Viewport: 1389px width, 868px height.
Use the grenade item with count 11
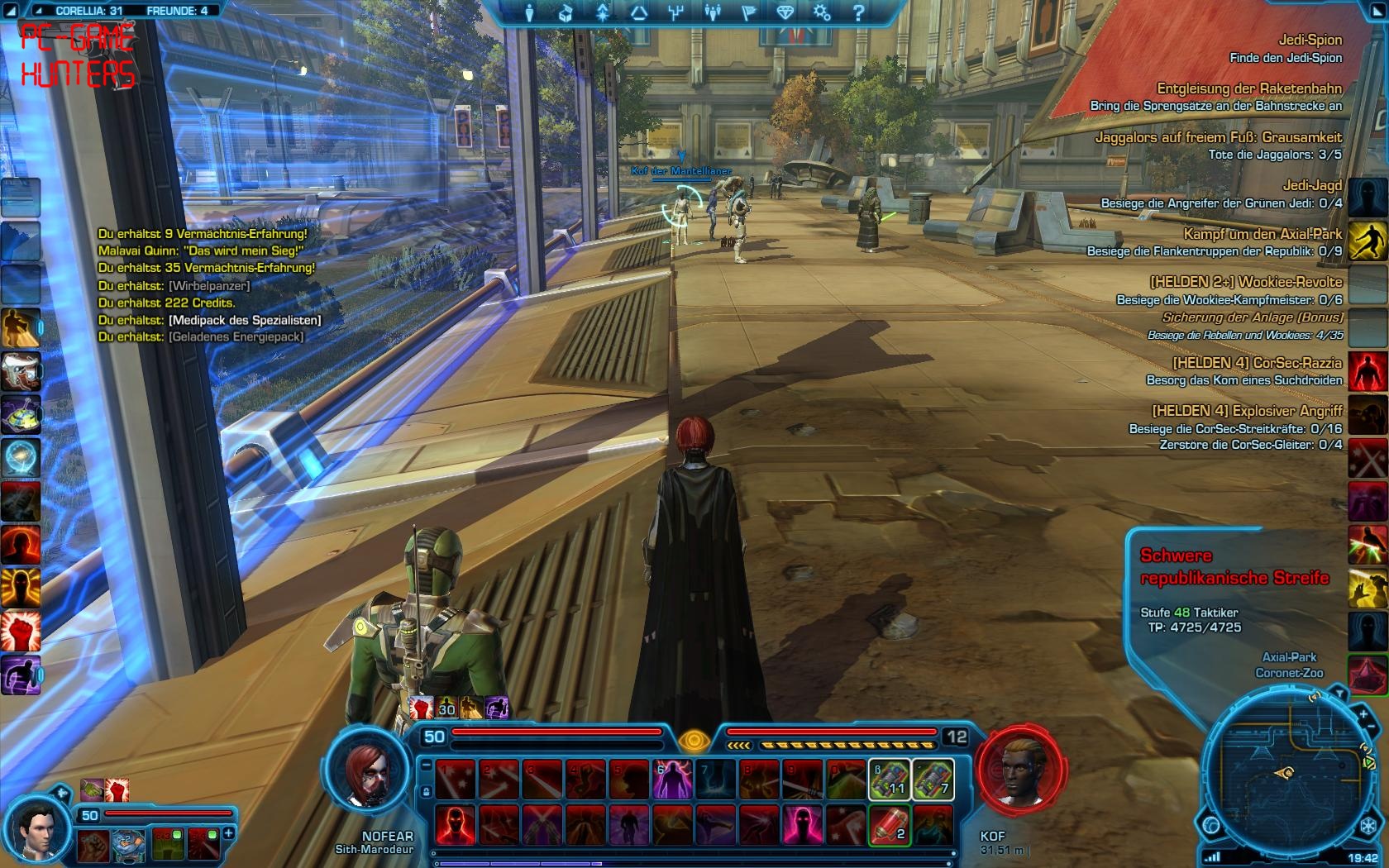pos(889,779)
